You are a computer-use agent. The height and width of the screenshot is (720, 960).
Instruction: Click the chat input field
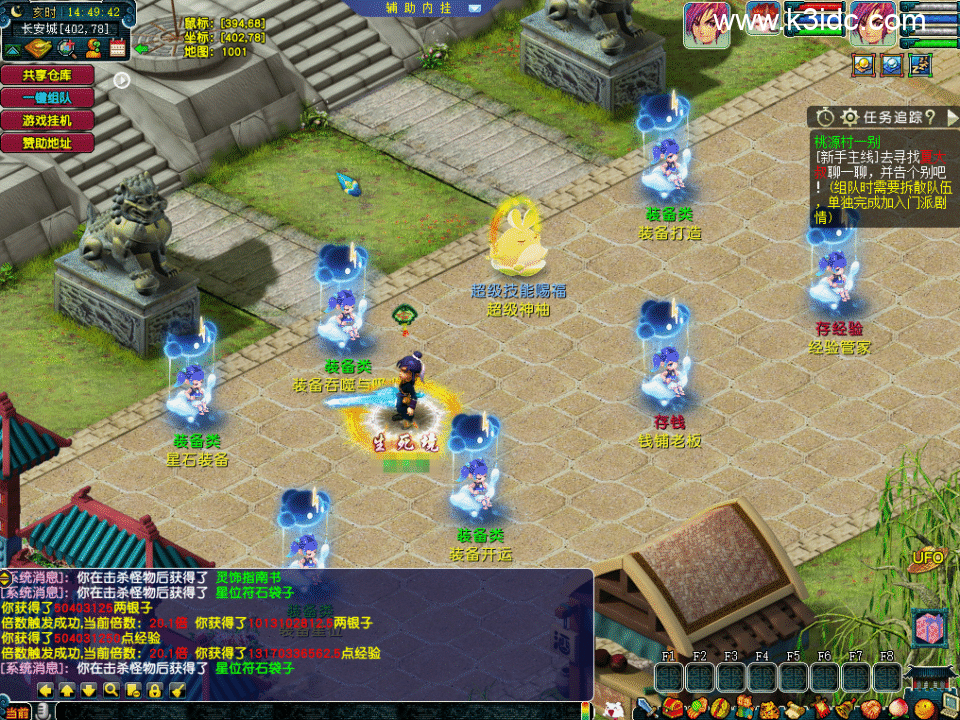320,711
